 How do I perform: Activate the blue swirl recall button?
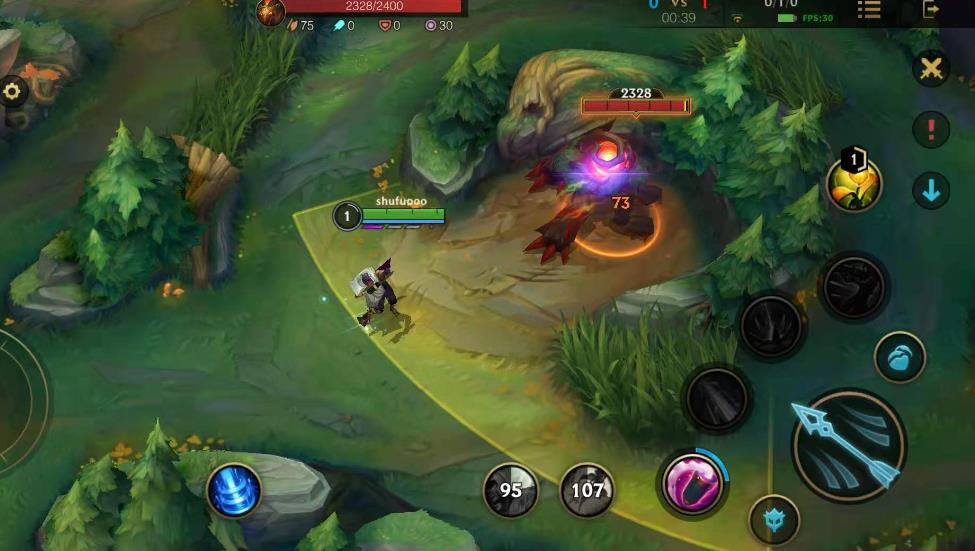click(234, 491)
